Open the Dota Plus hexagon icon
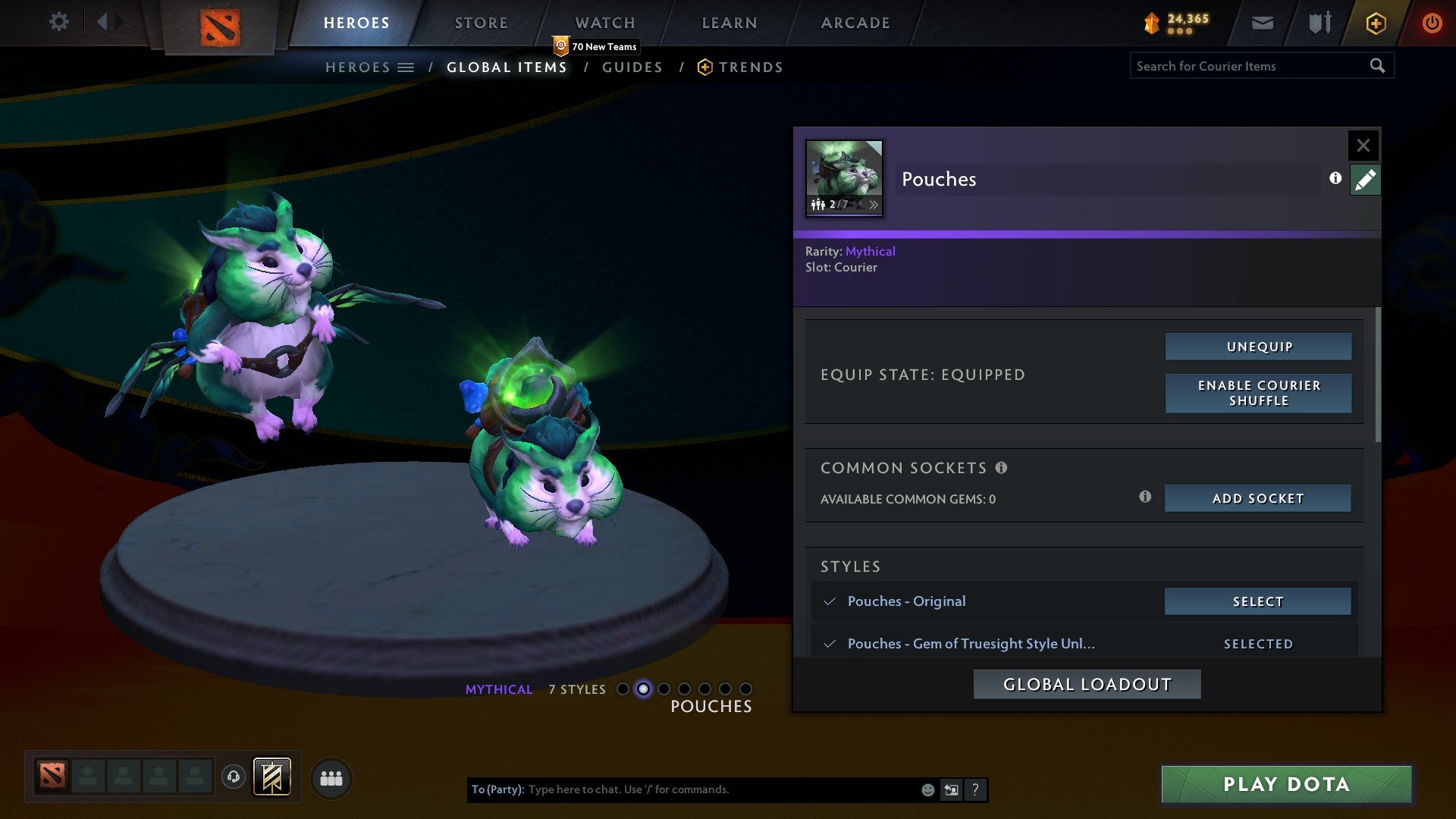The height and width of the screenshot is (819, 1456). [x=1376, y=23]
